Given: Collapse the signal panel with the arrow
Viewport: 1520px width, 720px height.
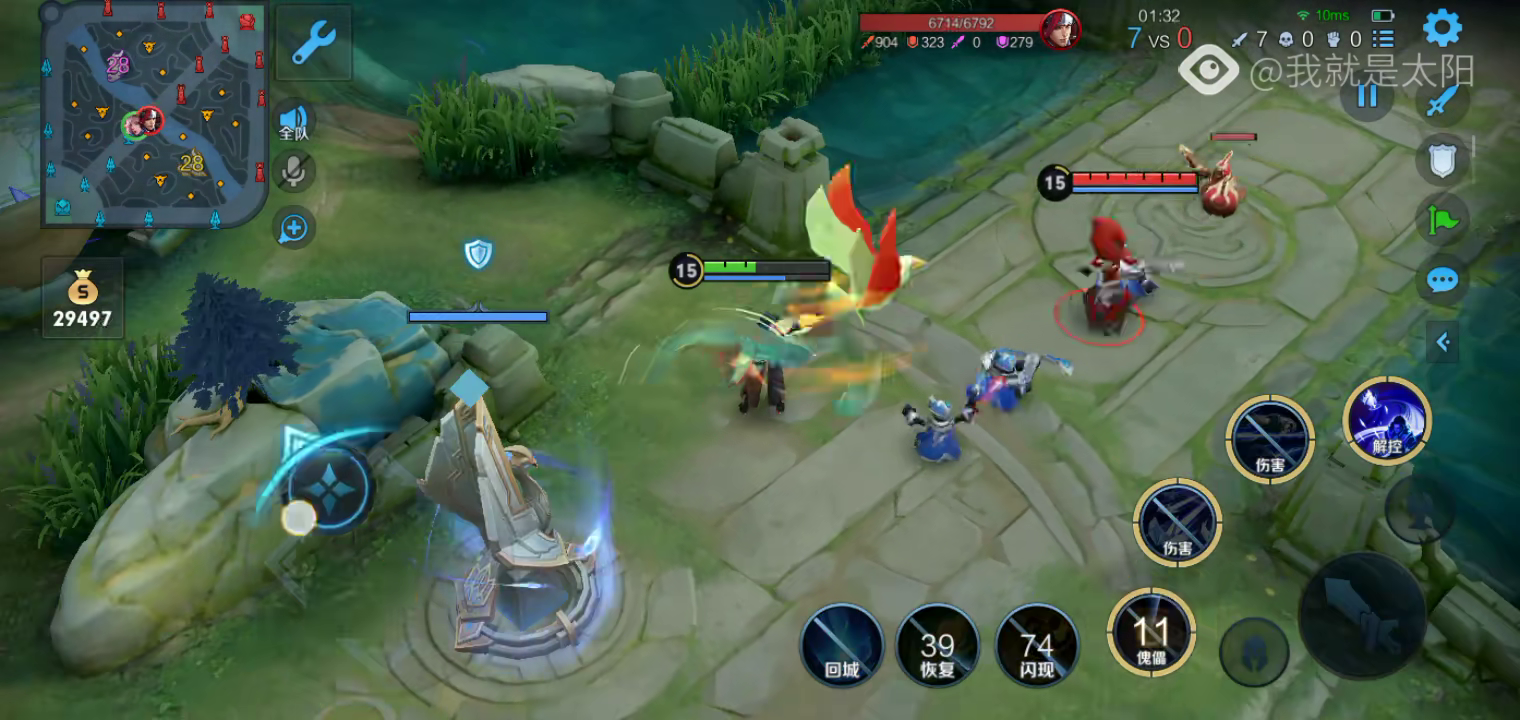Looking at the screenshot, I should 1442,342.
